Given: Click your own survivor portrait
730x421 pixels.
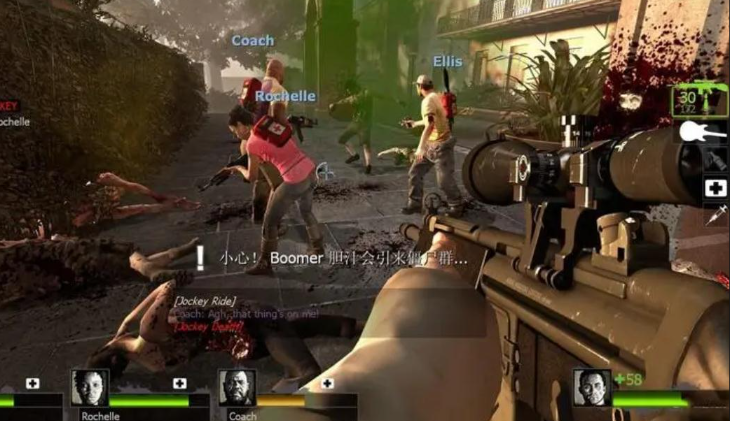Looking at the screenshot, I should coord(591,388).
